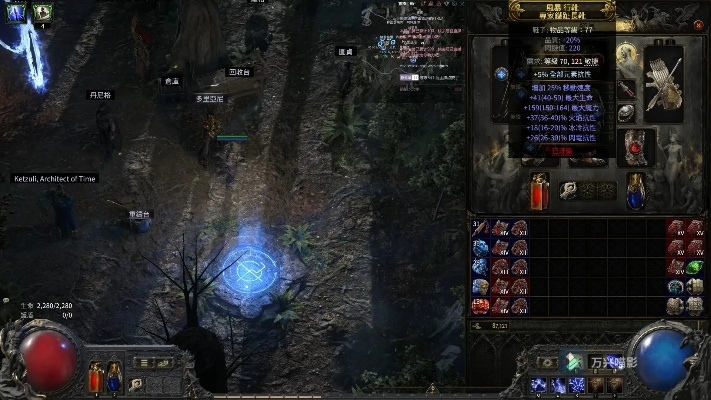
Task: Open the game menu with the three-line button
Action: click(x=142, y=363)
